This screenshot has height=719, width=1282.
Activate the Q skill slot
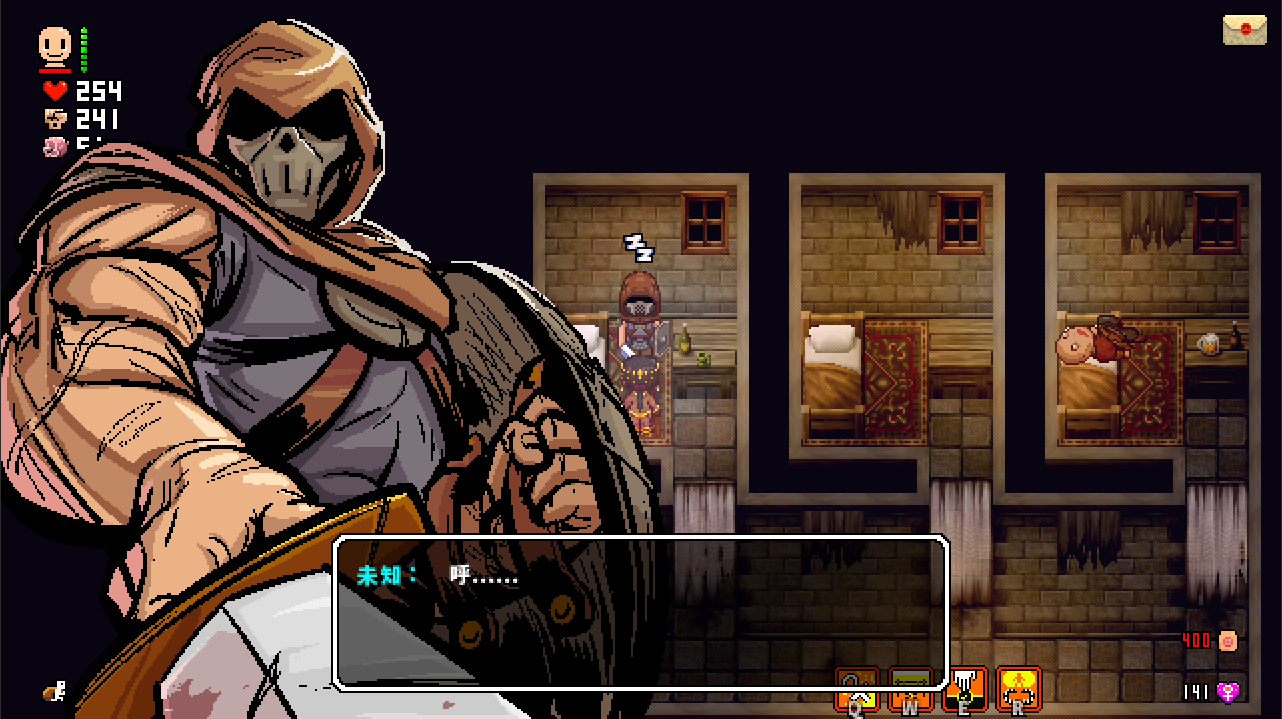pyautogui.click(x=857, y=688)
